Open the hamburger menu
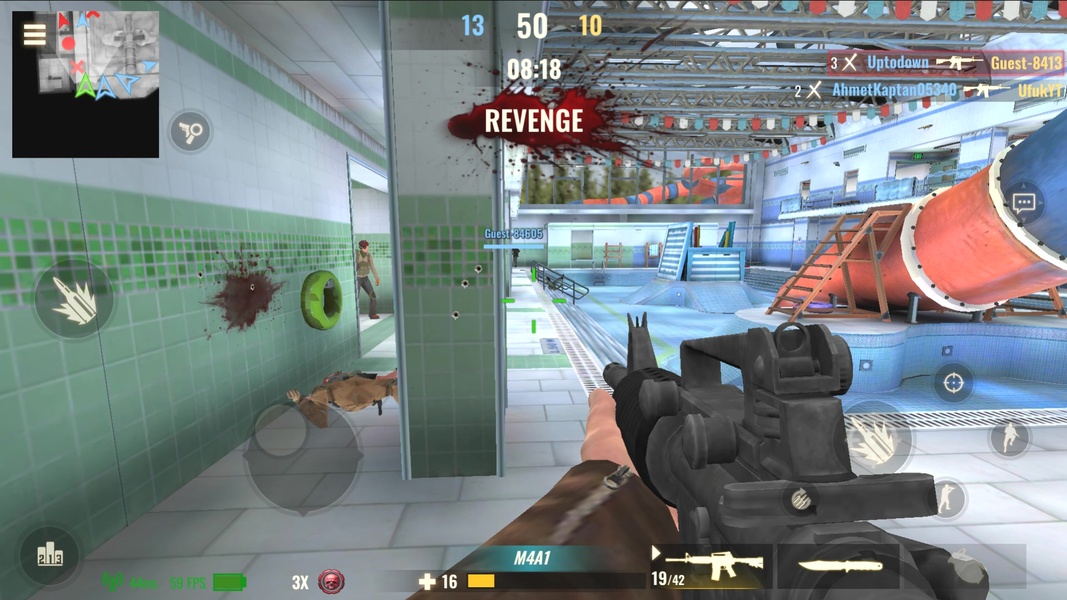This screenshot has height=600, width=1067. click(x=34, y=35)
